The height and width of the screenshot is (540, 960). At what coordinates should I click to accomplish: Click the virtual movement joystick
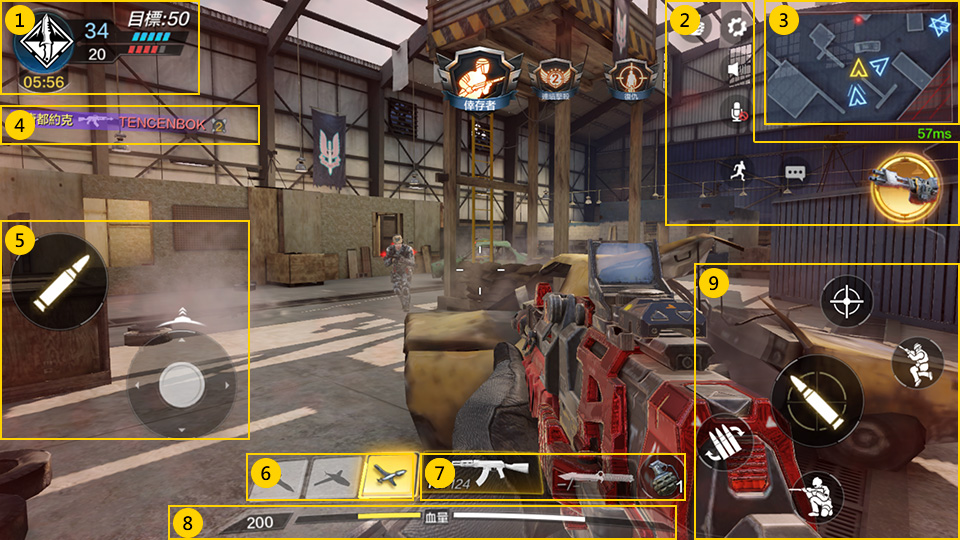pyautogui.click(x=181, y=381)
